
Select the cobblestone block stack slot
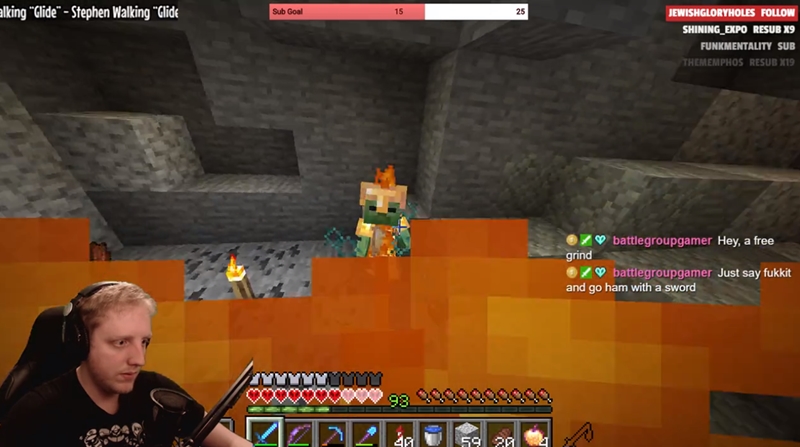tap(468, 434)
